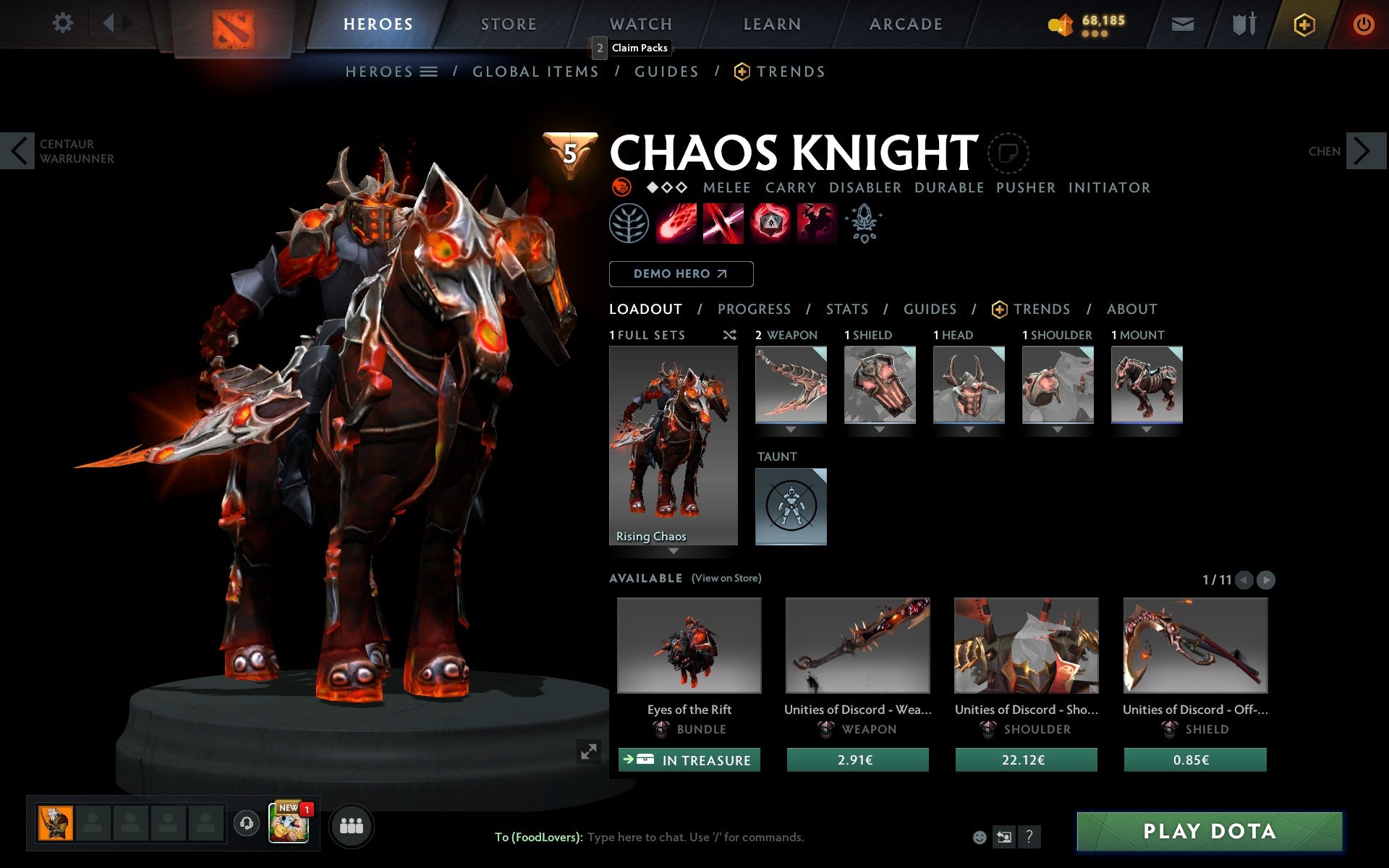Open the Chaos Bolt ability icon
Image resolution: width=1389 pixels, height=868 pixels.
(x=676, y=224)
